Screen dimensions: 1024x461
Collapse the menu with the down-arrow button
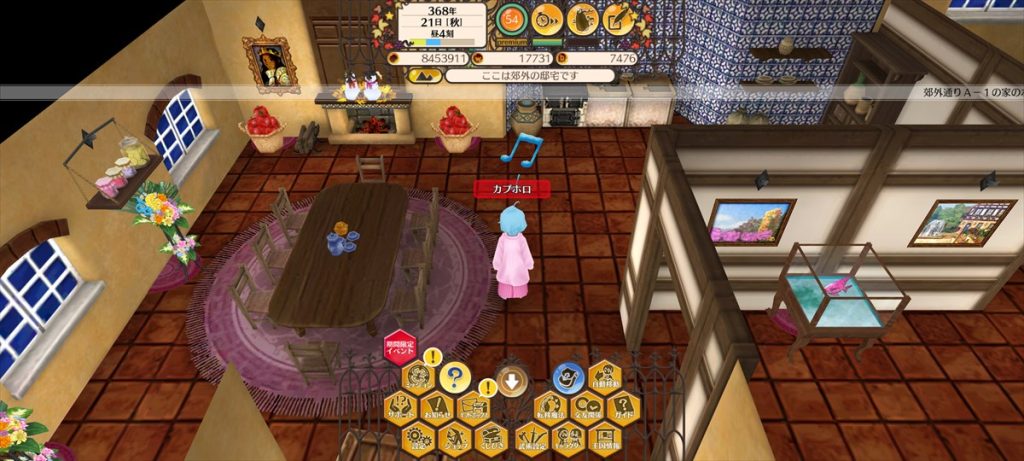point(511,381)
